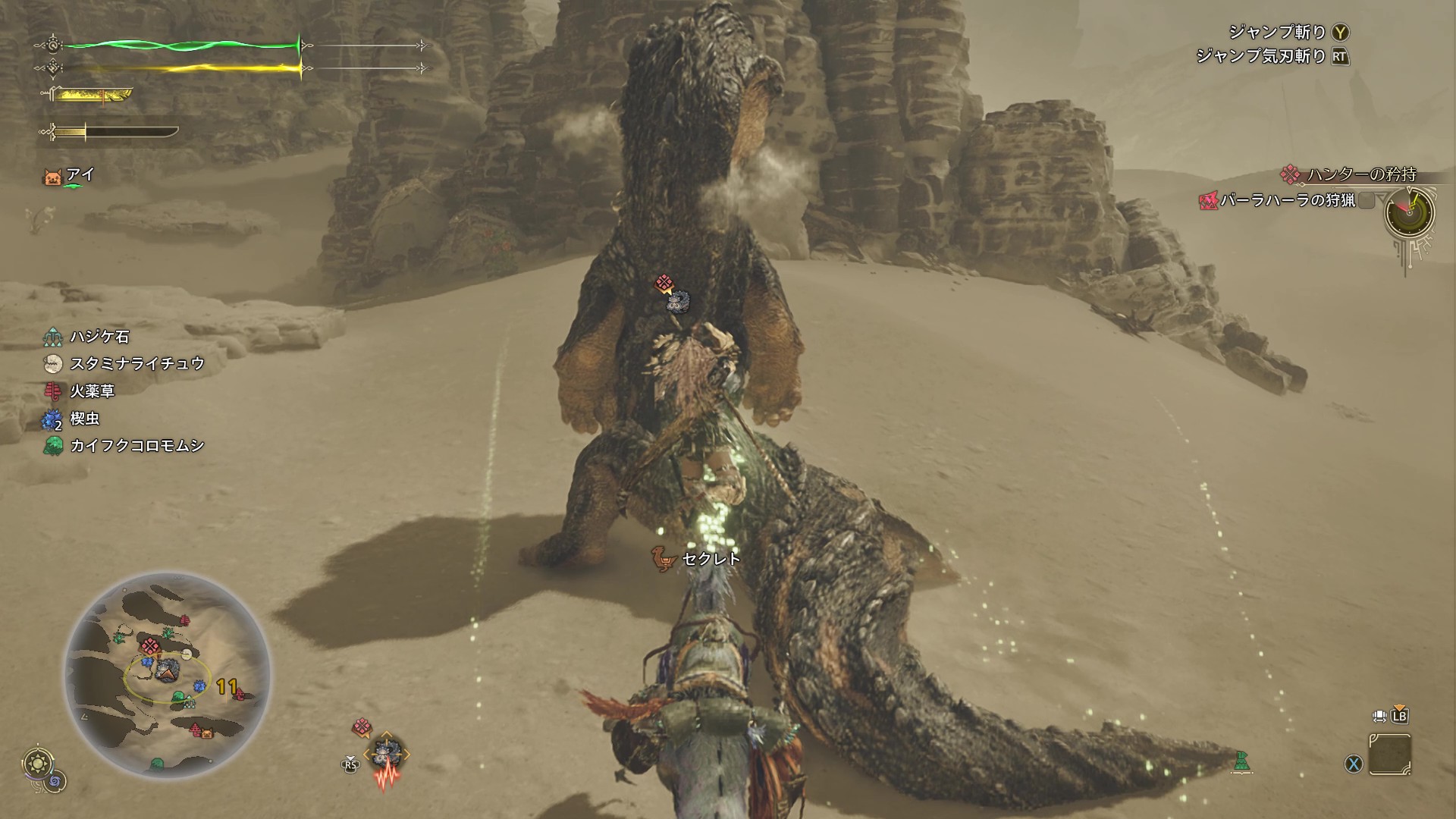Select the 火薬草 gathering entry
The image size is (1456, 819).
92,391
